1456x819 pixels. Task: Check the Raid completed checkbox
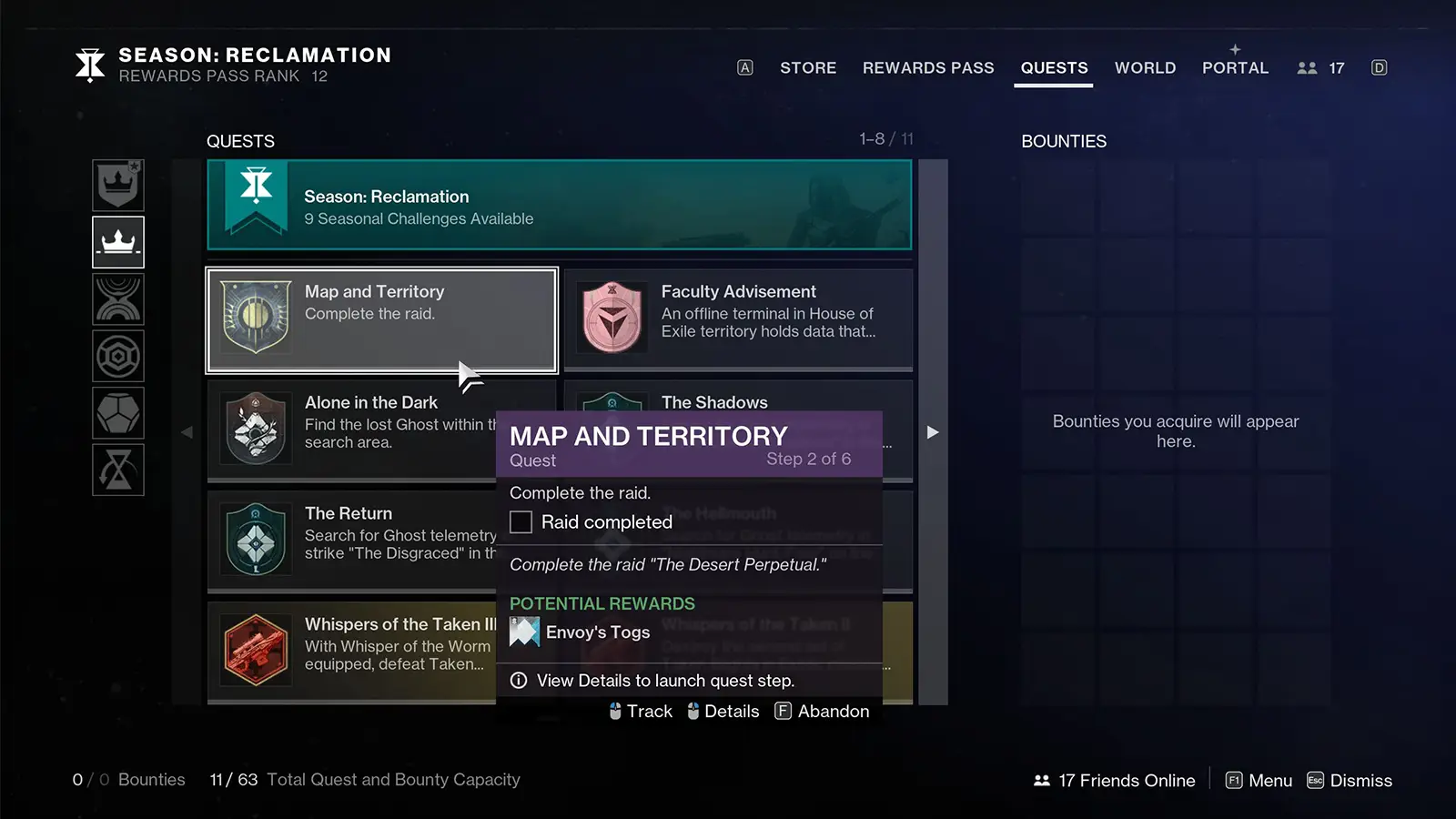tap(521, 521)
